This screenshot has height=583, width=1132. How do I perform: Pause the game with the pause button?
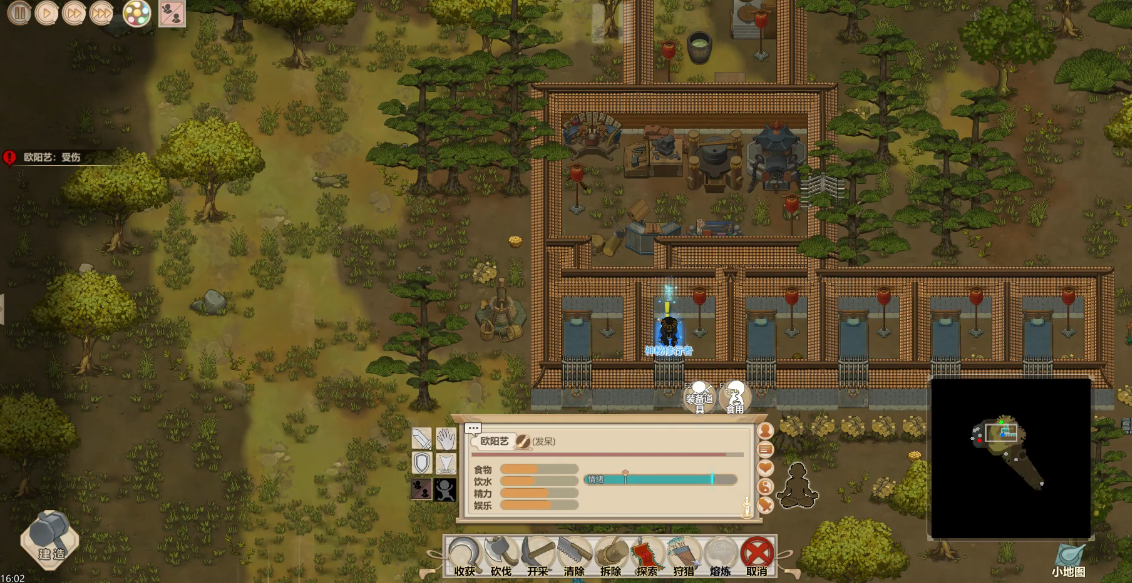(x=19, y=13)
